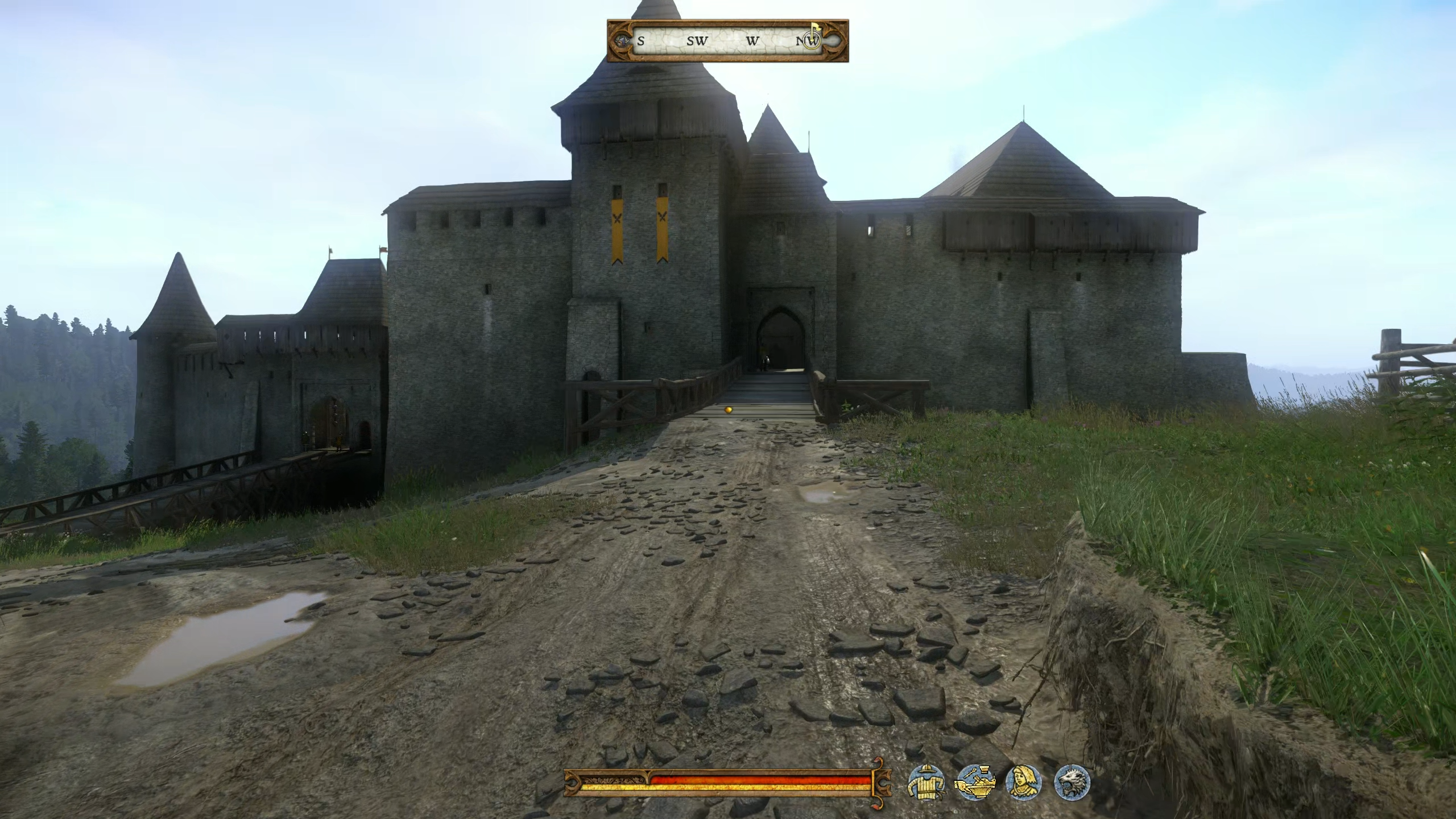Screen dimensions: 1456x819
Task: Click the W direction on the compass bar
Action: tap(753, 41)
